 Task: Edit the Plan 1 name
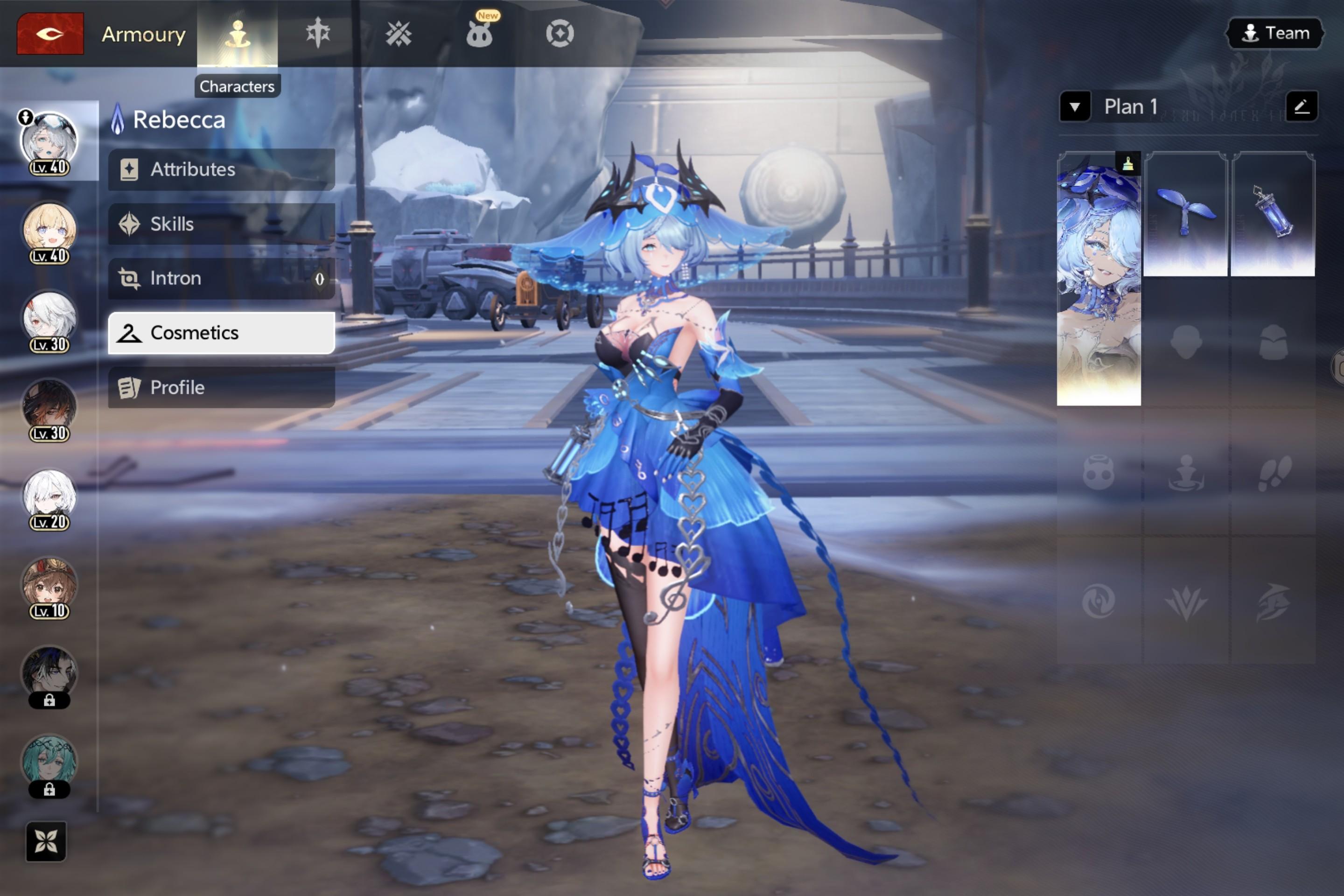[x=1301, y=106]
